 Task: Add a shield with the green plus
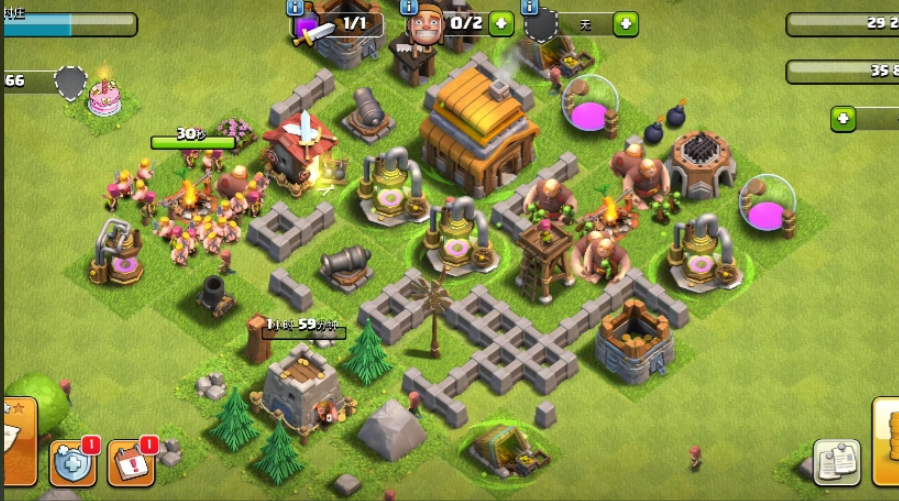625,23
